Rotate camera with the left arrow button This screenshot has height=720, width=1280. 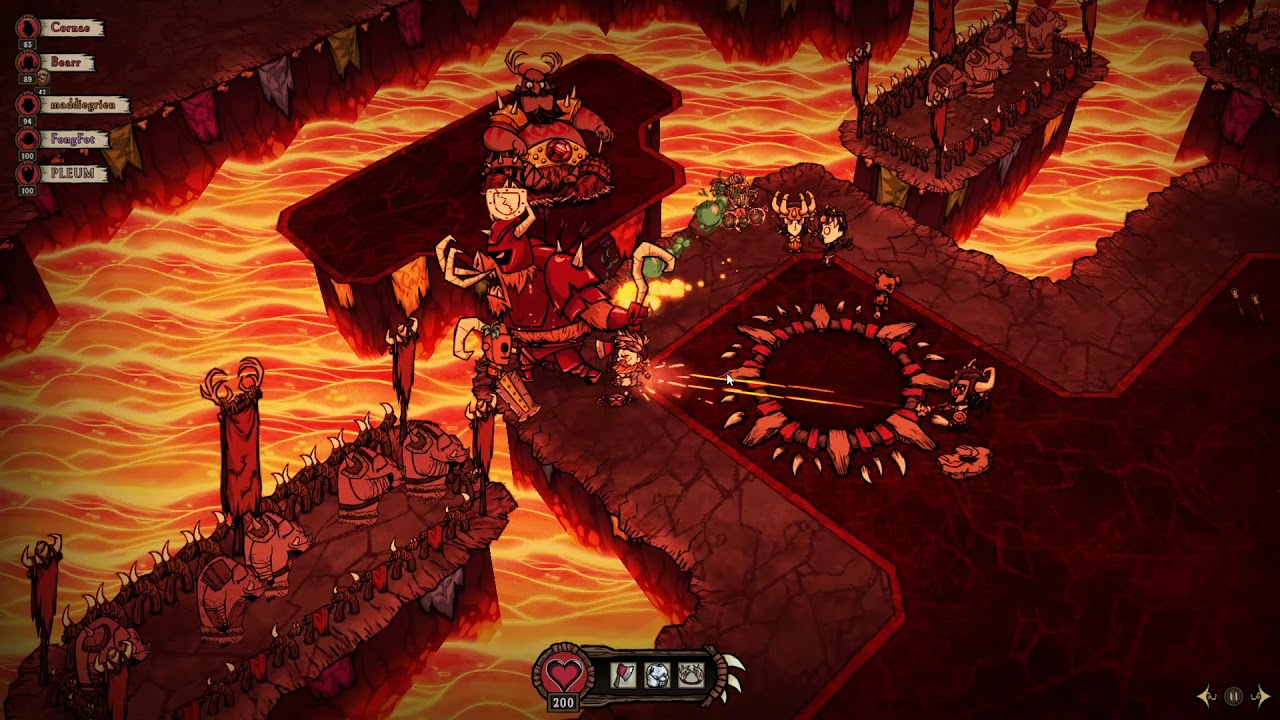coord(1207,696)
